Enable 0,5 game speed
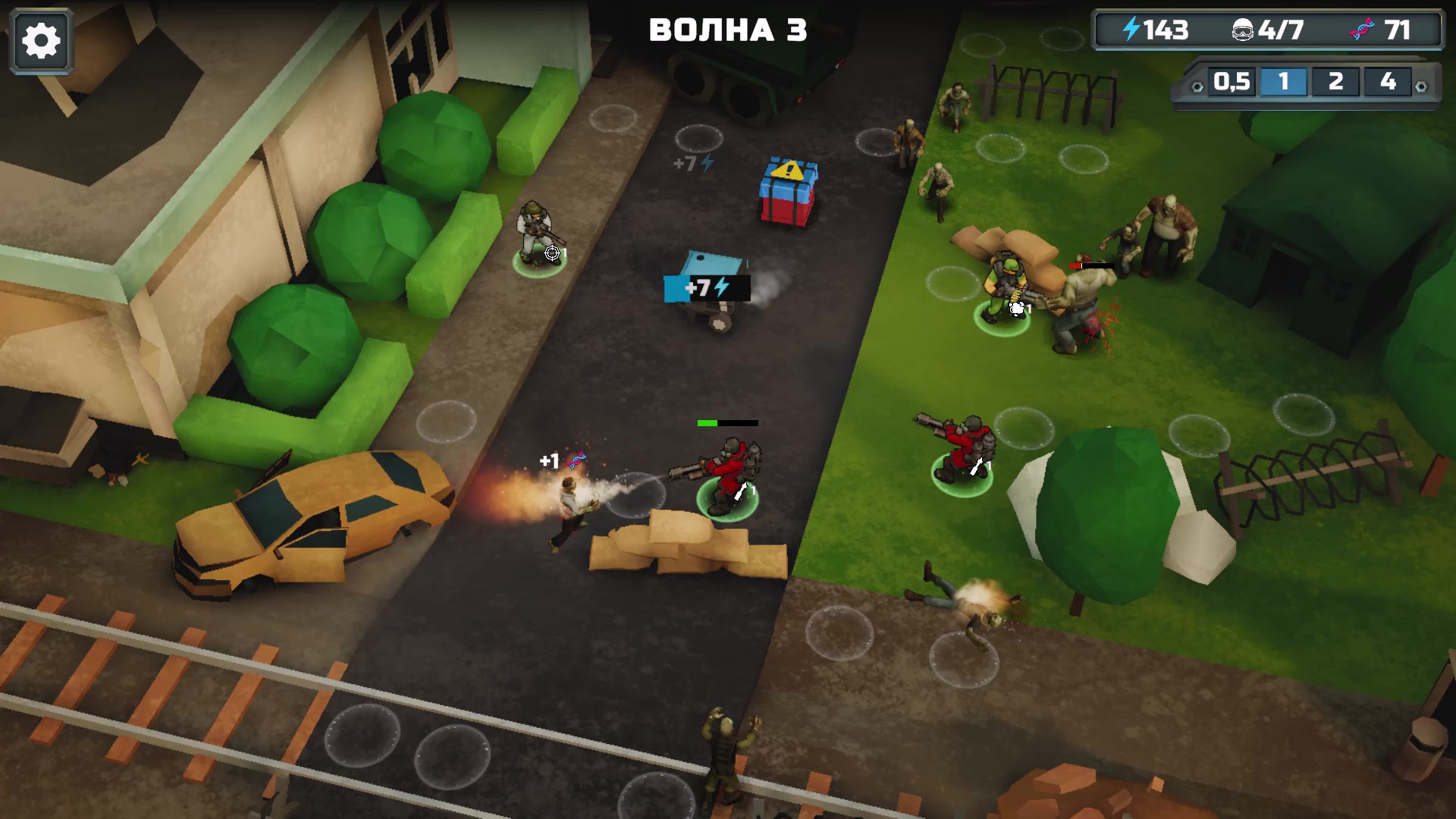 click(1231, 83)
